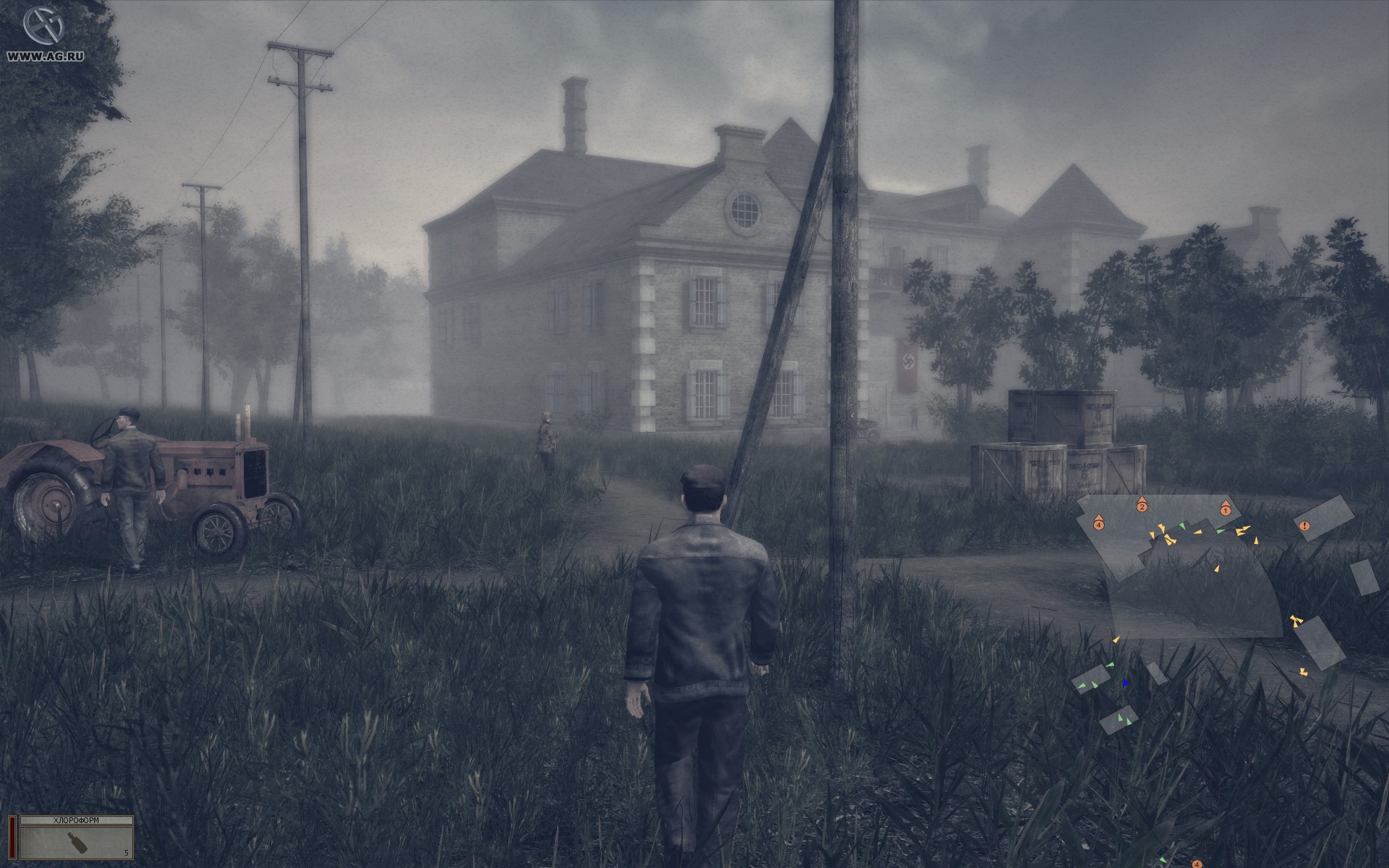
Task: Click objective marker 2 on the minimap
Action: 1142,506
